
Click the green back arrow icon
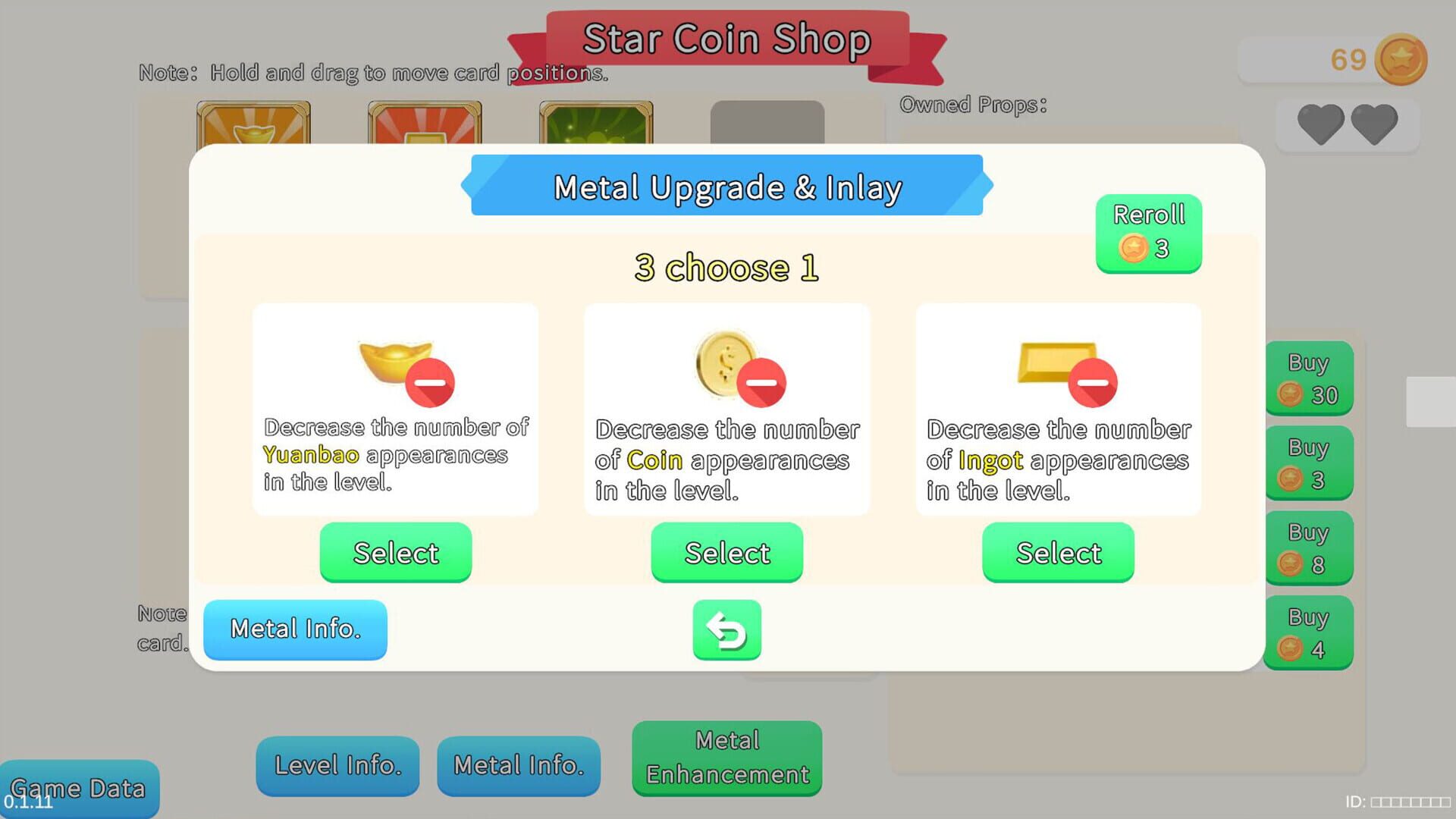(726, 630)
